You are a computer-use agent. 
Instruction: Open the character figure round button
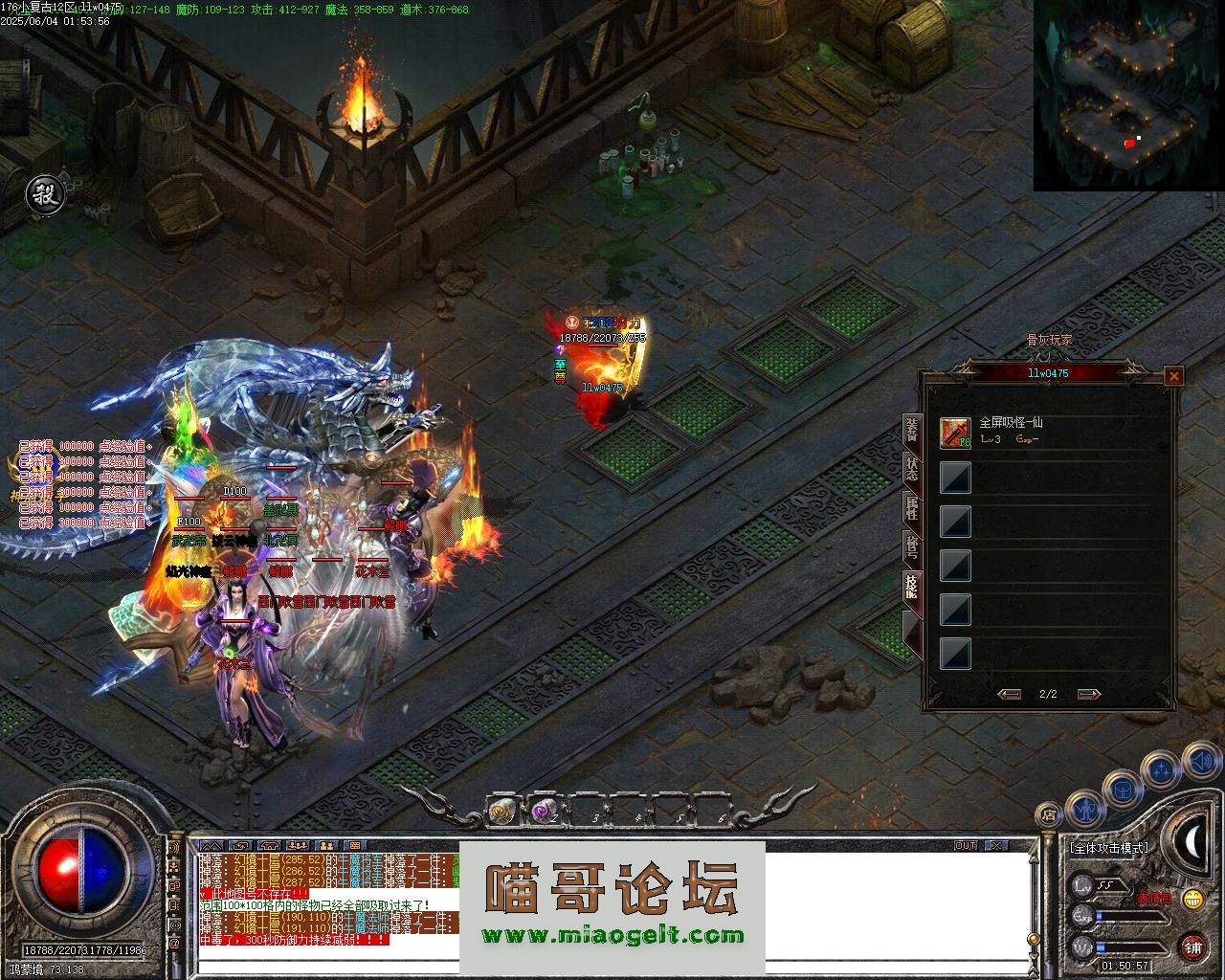[1085, 809]
